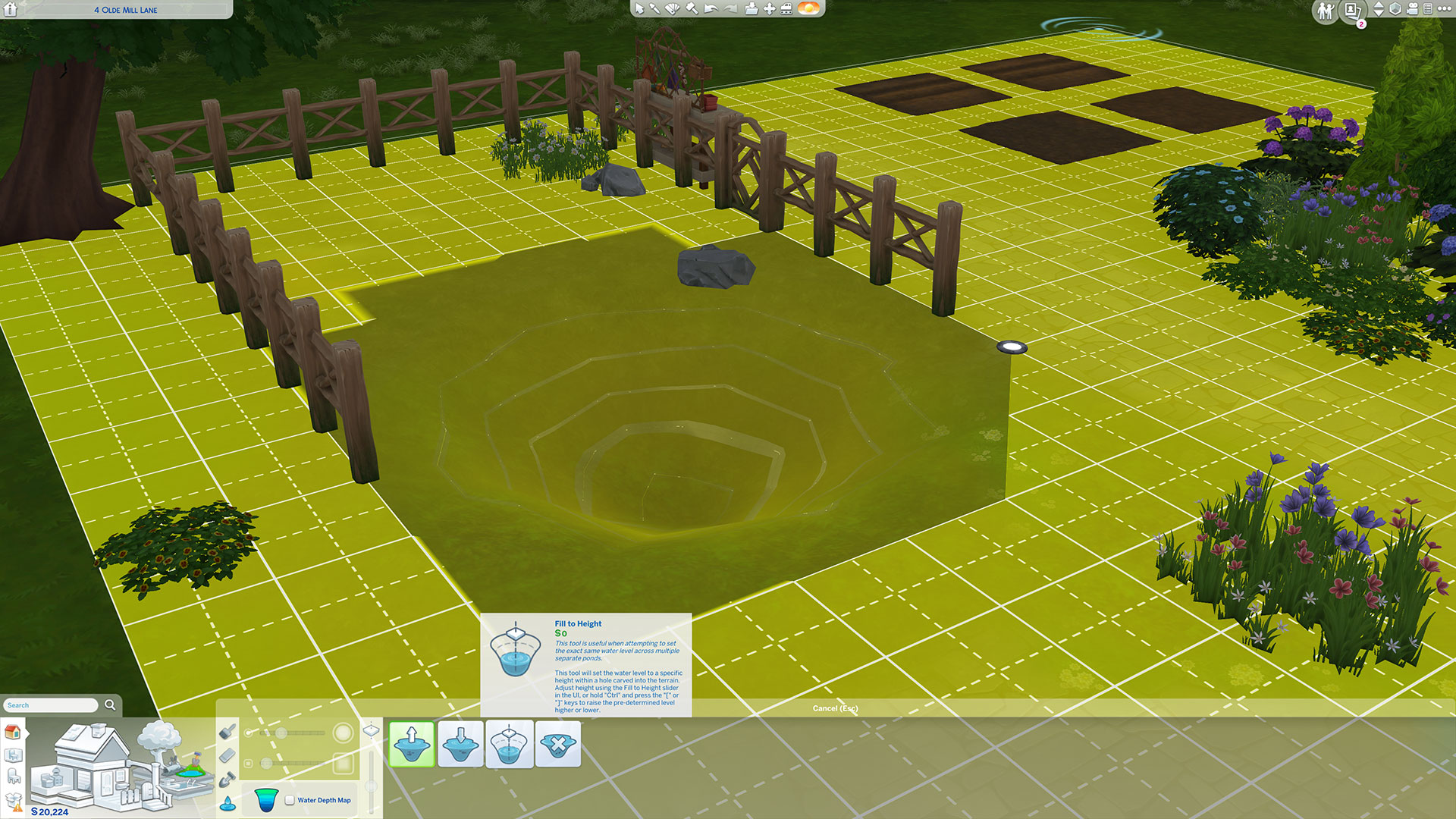Switch to the terrain paint brush tab
The image size is (1456, 819).
tap(227, 733)
